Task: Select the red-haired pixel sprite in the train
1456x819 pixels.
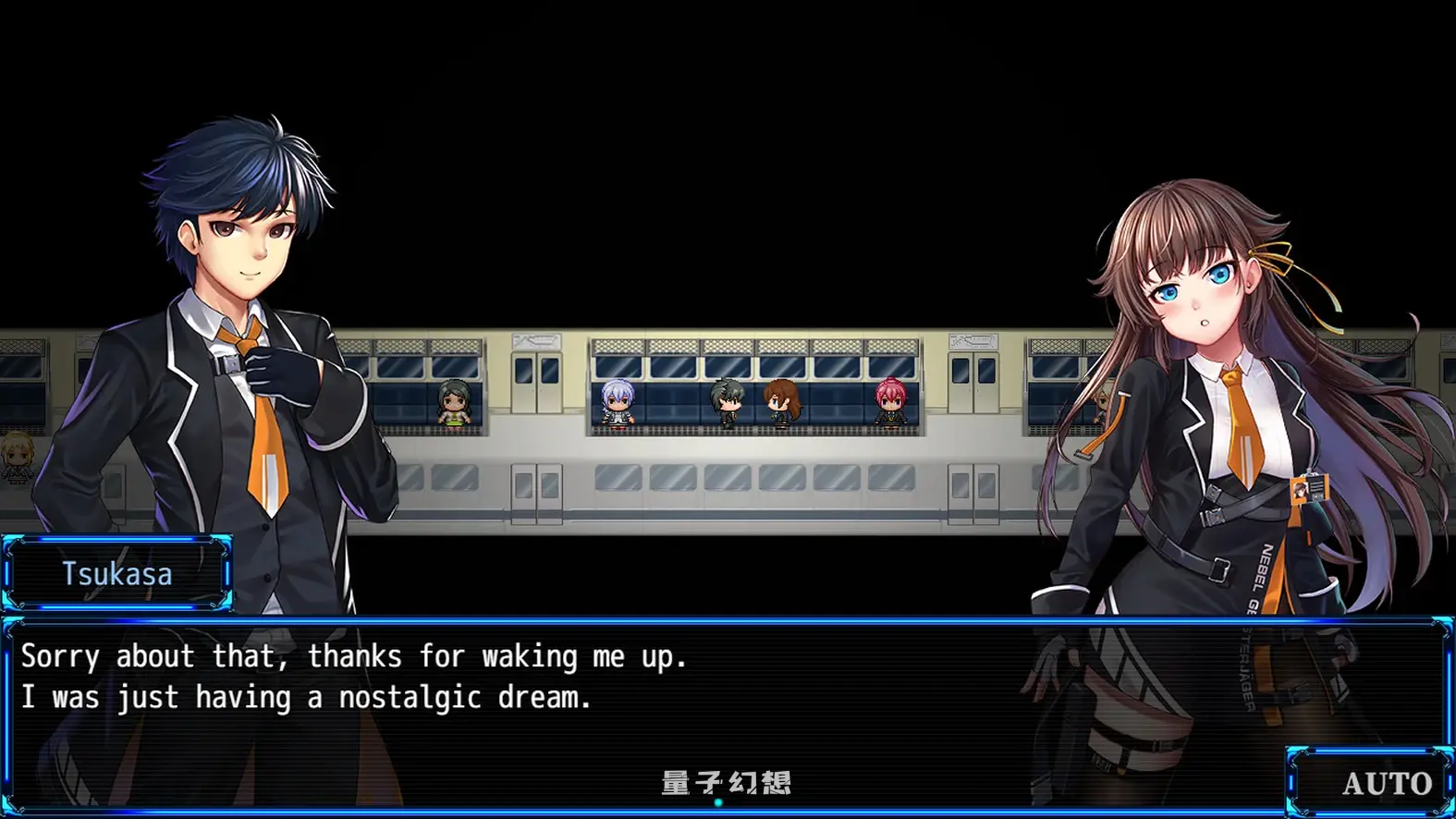Action: click(x=889, y=403)
